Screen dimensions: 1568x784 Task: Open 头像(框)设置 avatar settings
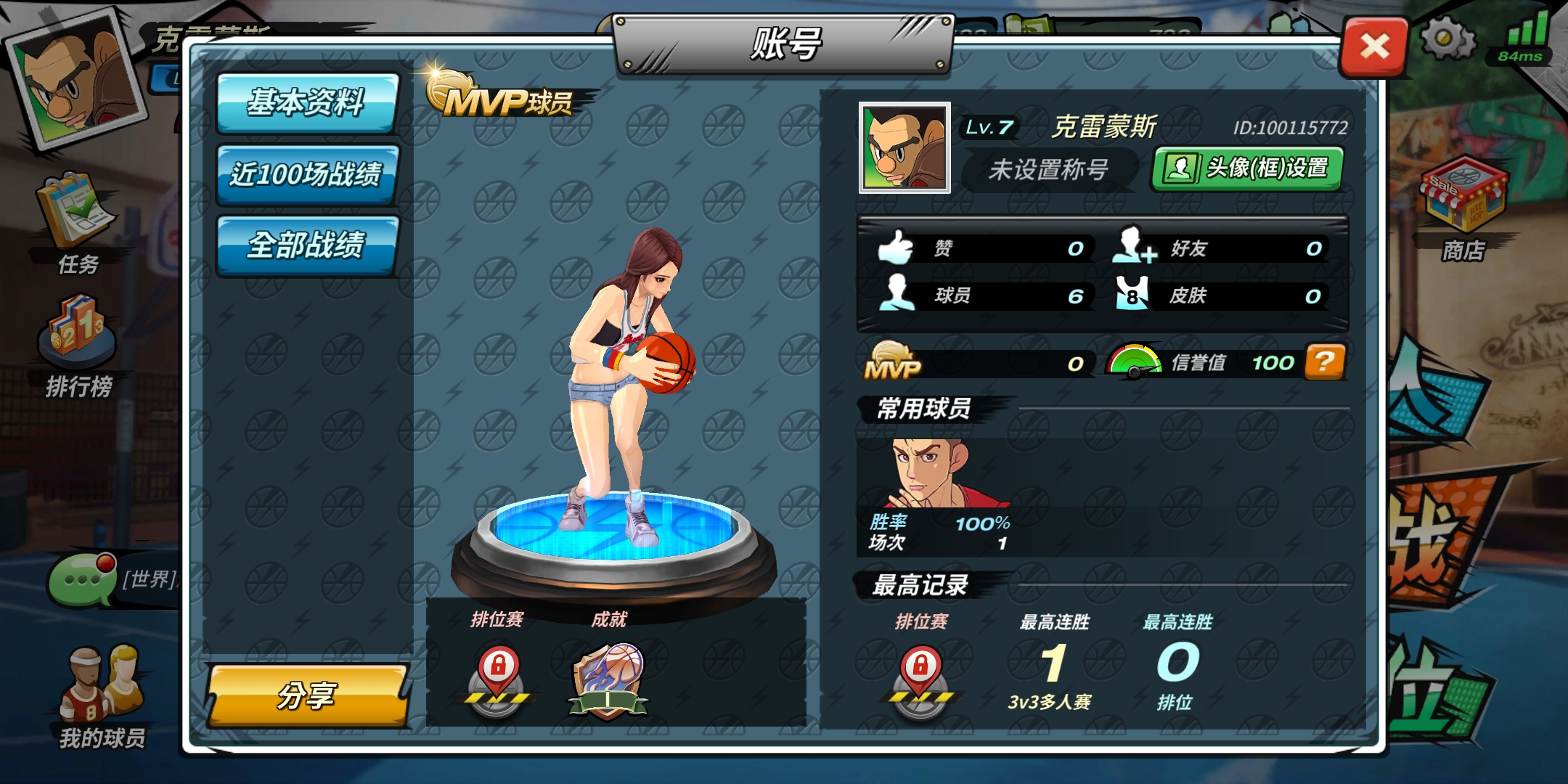pyautogui.click(x=1247, y=168)
